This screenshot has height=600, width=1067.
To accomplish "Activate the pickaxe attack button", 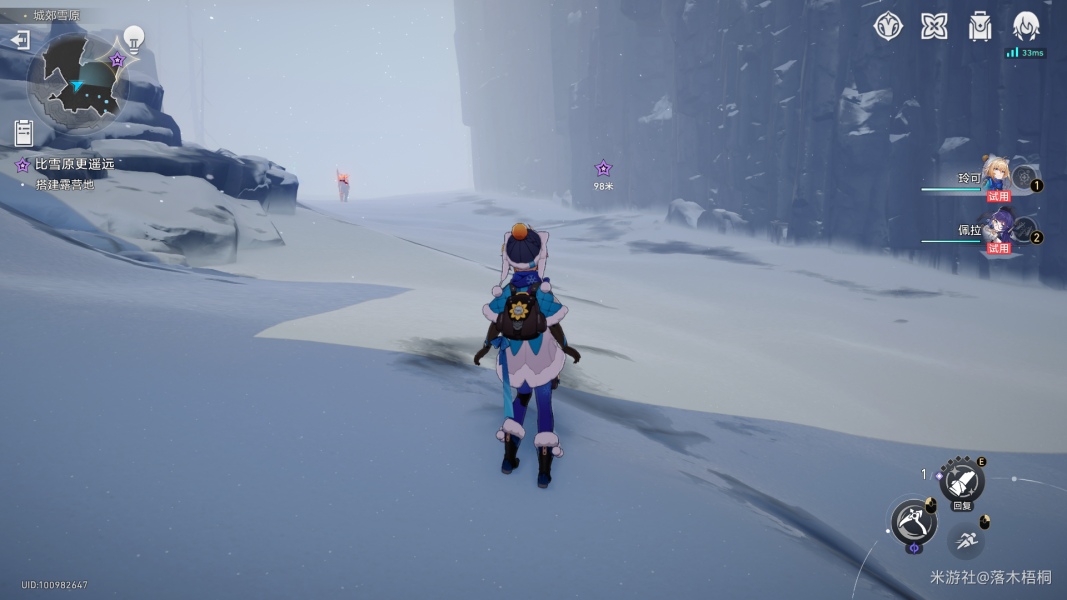I will (x=913, y=520).
